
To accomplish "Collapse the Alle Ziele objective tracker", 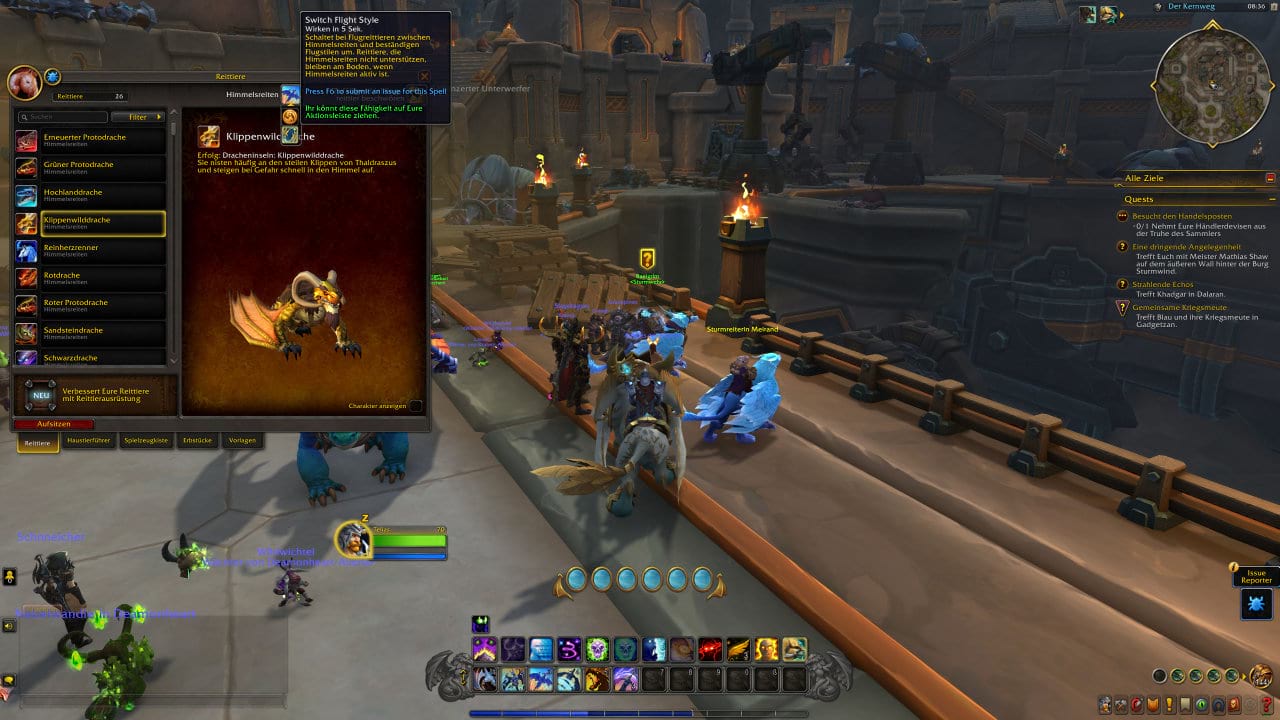I will [1271, 178].
